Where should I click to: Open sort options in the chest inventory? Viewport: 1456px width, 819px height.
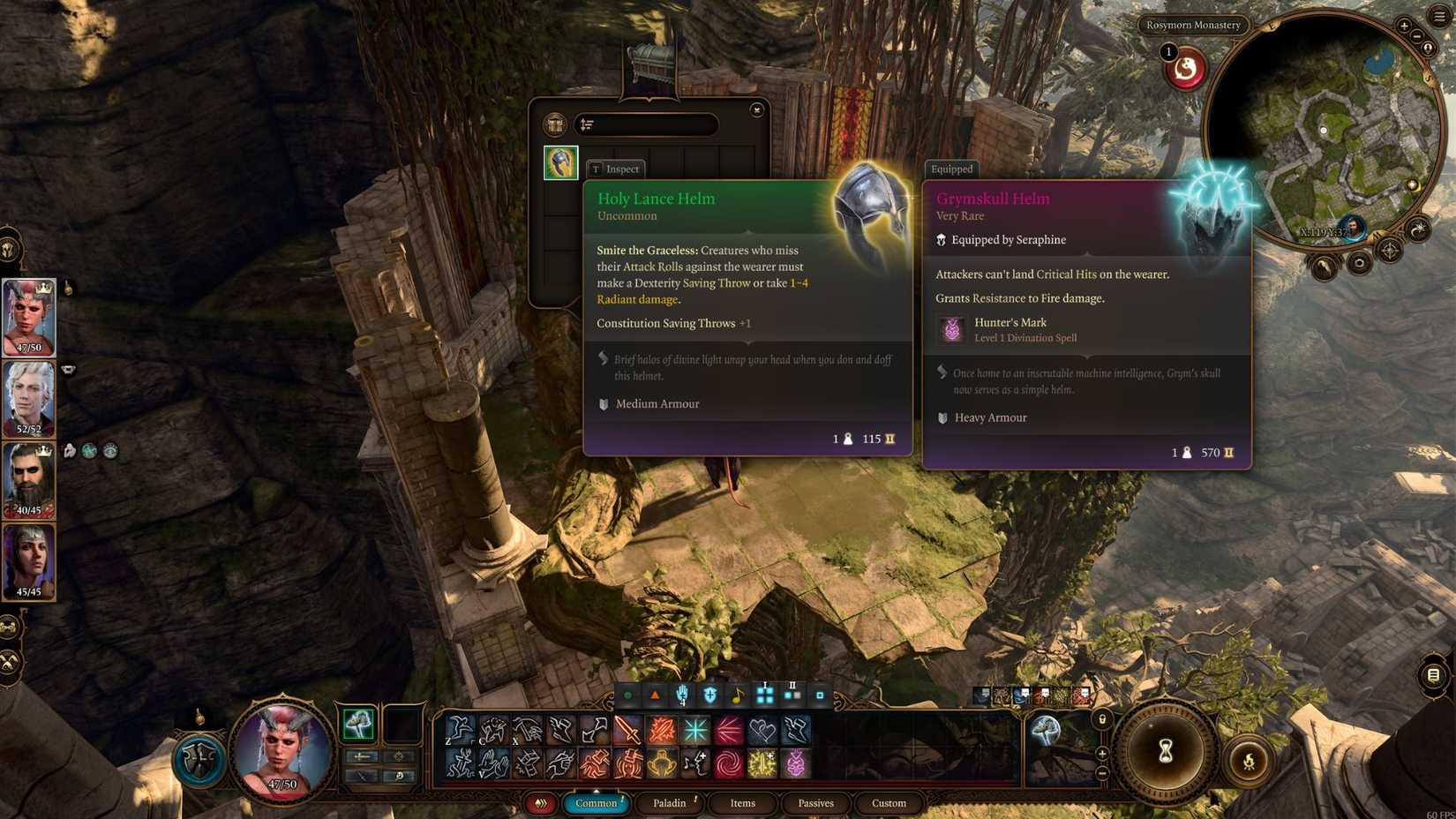pos(585,124)
